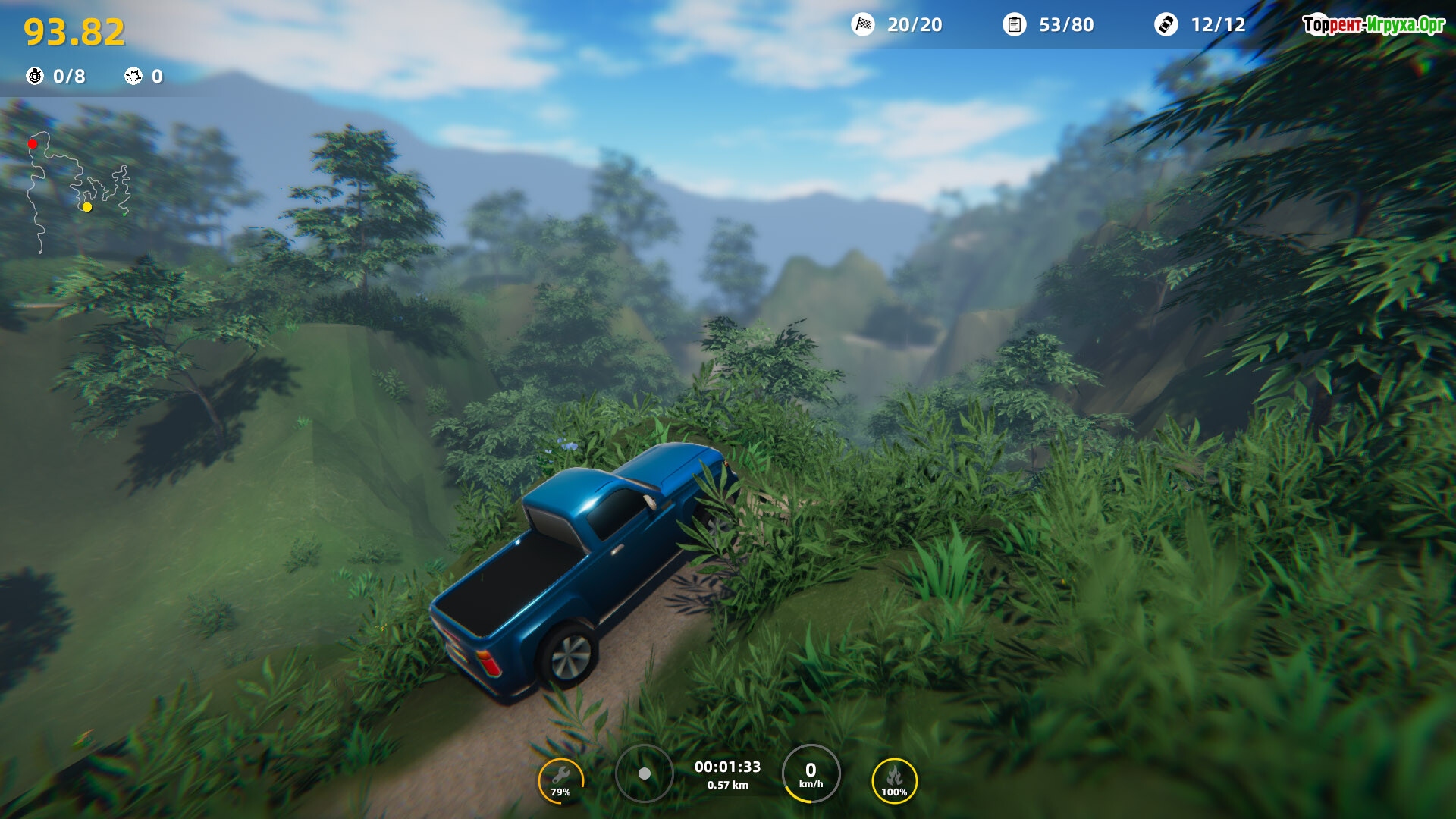Open the Торрент-Игруха.Орг watermark link

tap(1373, 25)
